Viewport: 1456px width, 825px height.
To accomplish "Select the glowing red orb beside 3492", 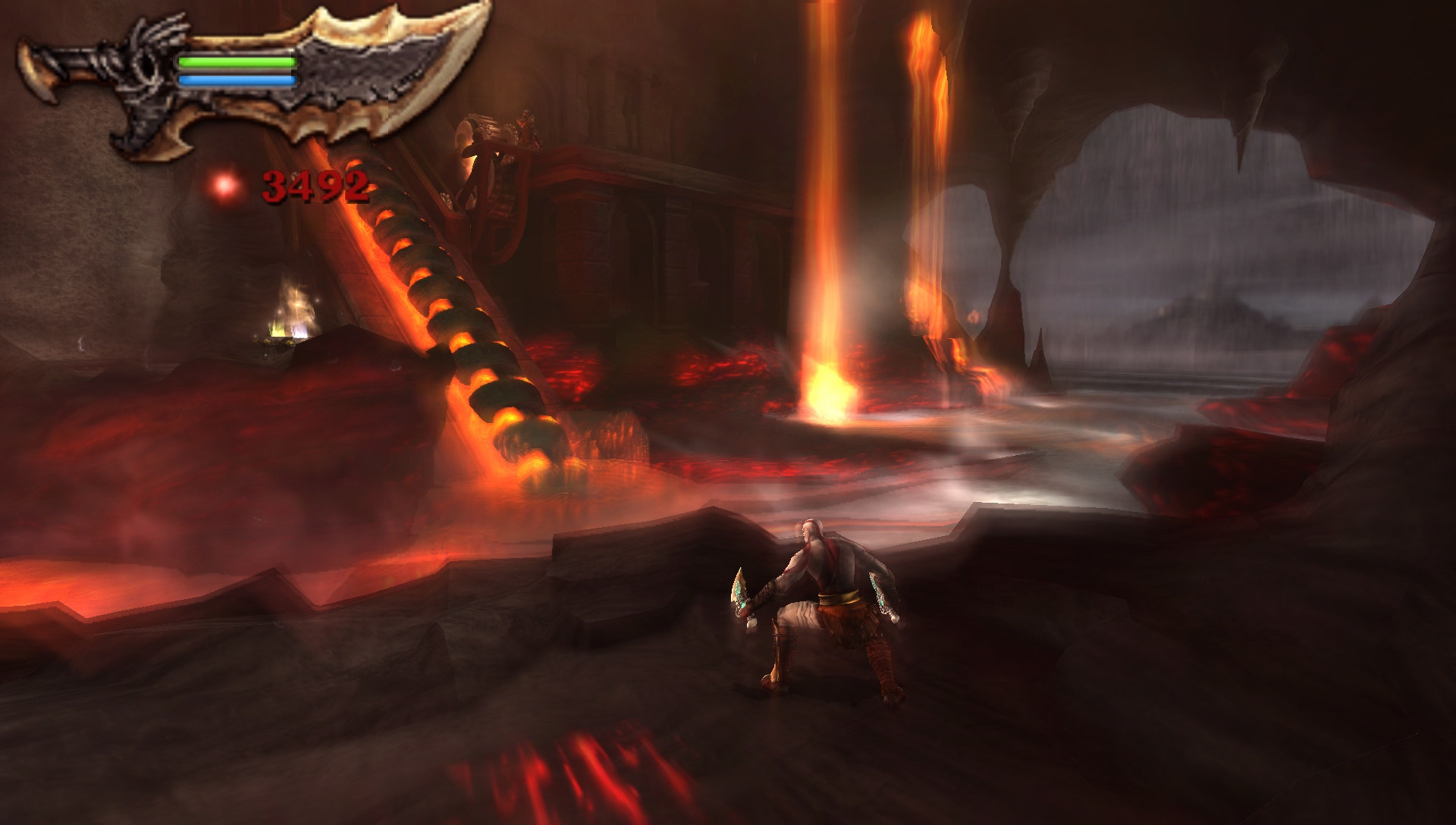I will [x=224, y=184].
